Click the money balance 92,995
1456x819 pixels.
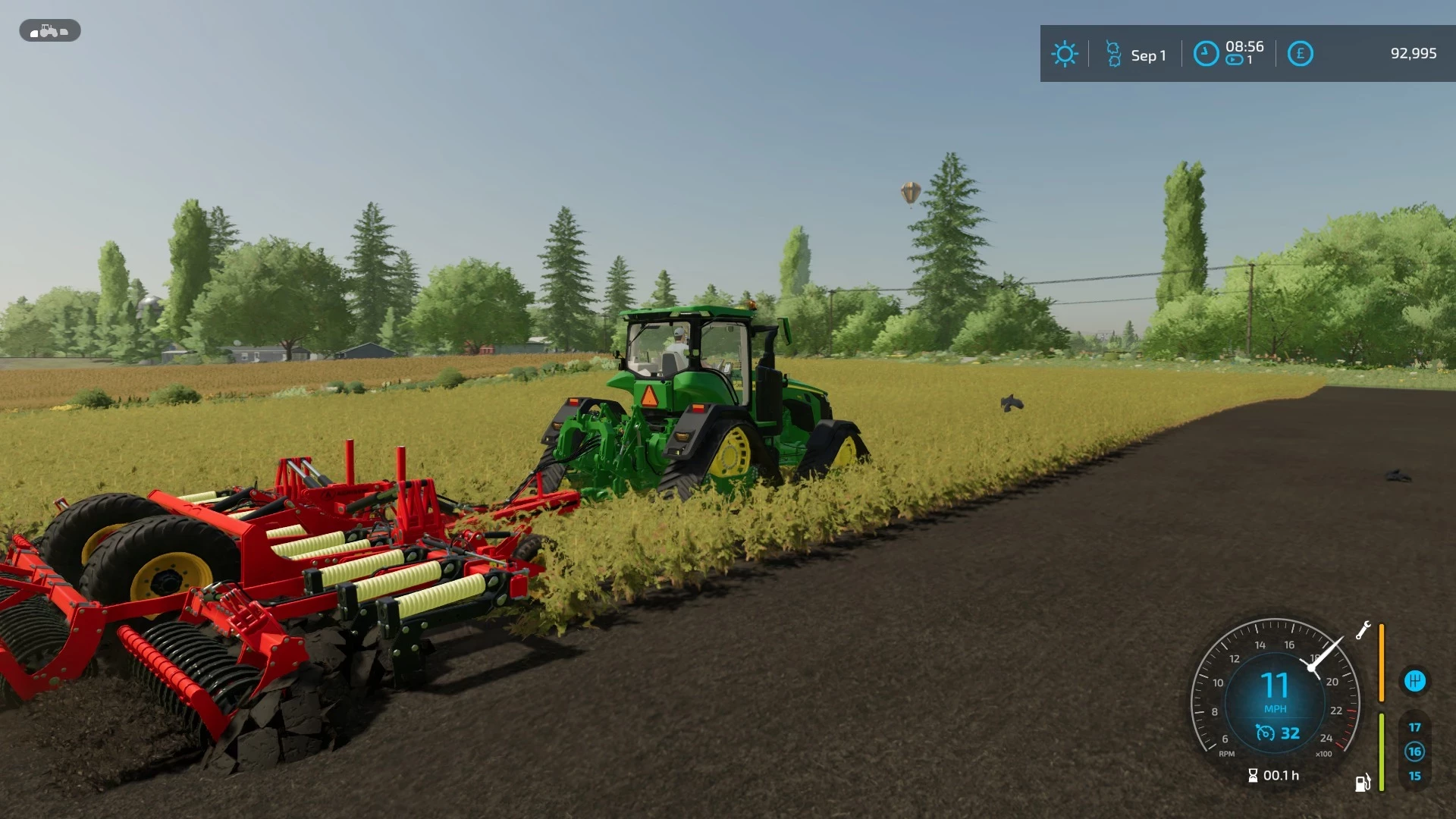(1414, 53)
